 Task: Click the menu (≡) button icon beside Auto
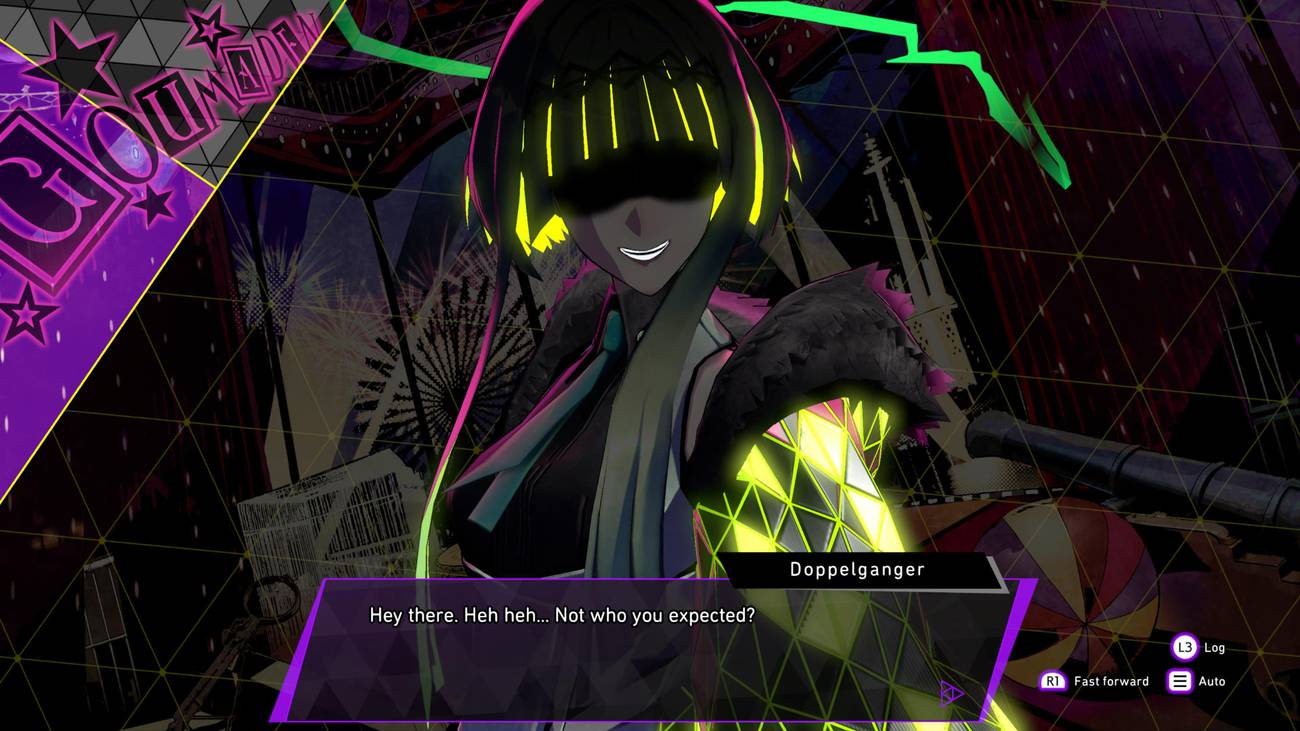(x=1178, y=680)
